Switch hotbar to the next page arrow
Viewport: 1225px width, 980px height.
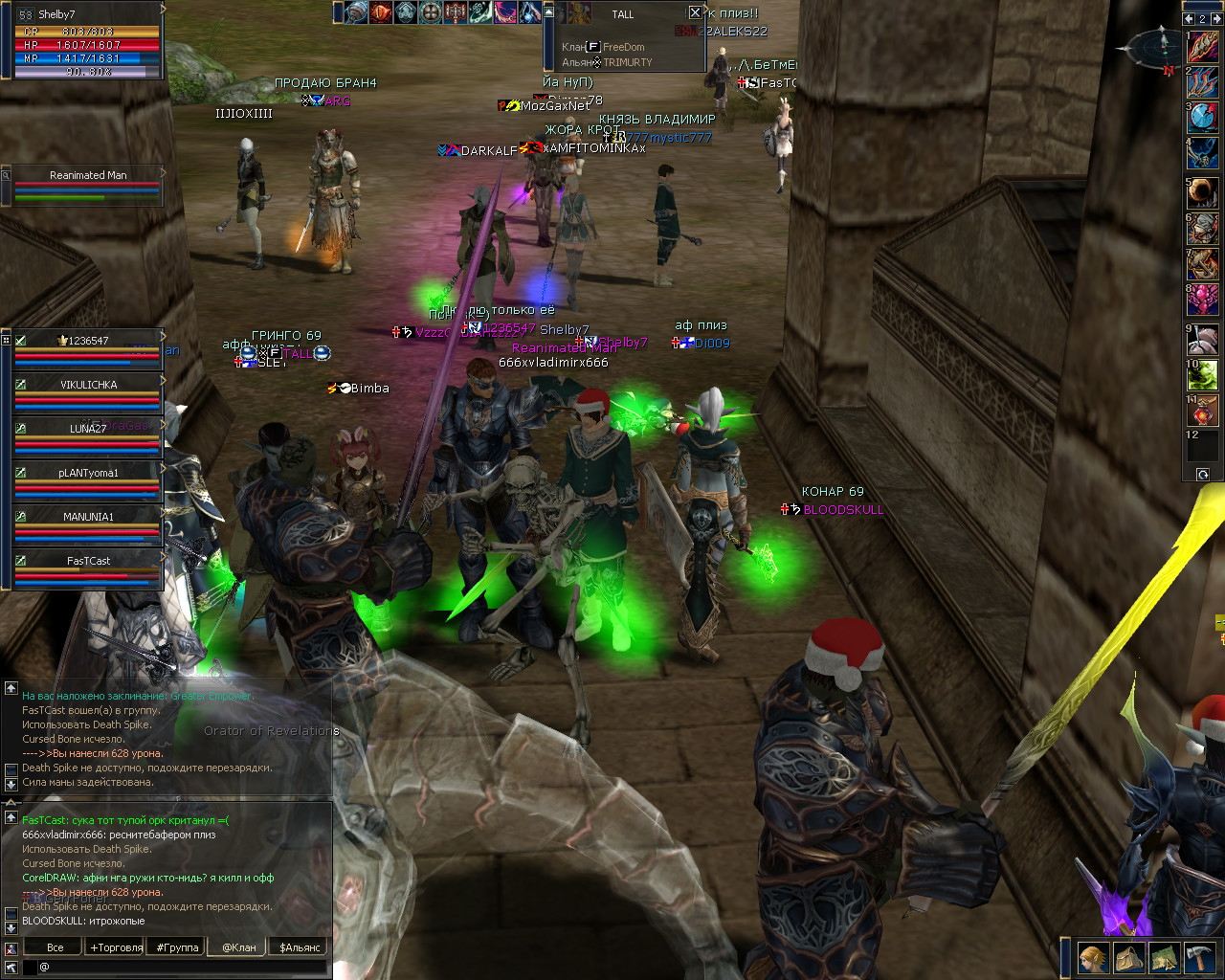coord(1215,18)
